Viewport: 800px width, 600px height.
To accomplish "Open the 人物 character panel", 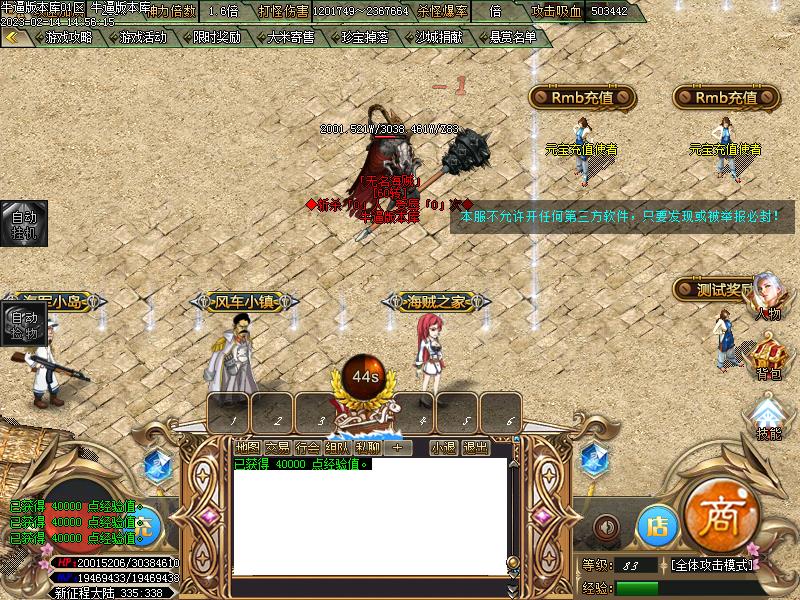I will [x=768, y=297].
